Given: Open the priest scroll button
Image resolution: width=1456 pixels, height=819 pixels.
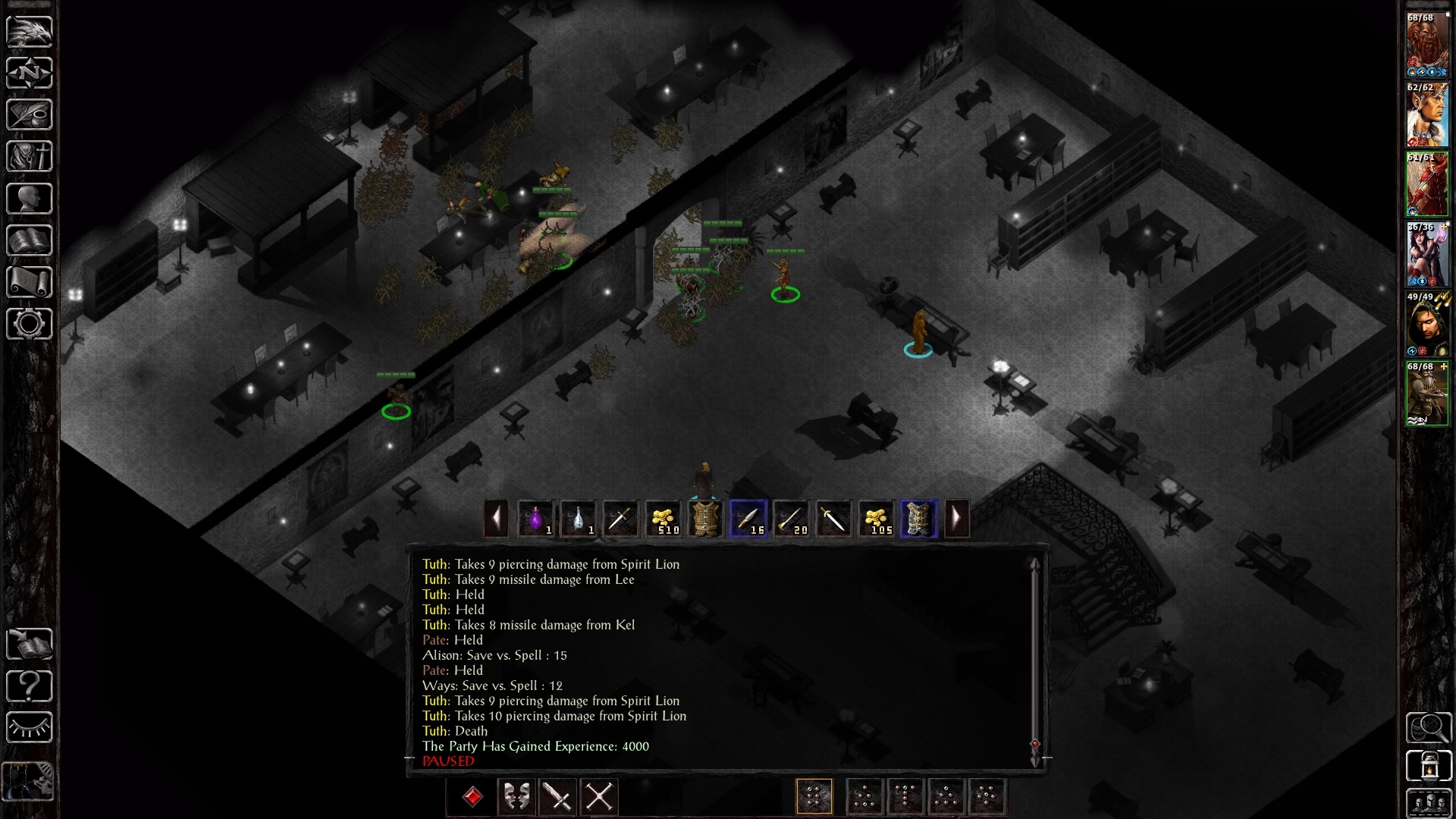Looking at the screenshot, I should (30, 283).
